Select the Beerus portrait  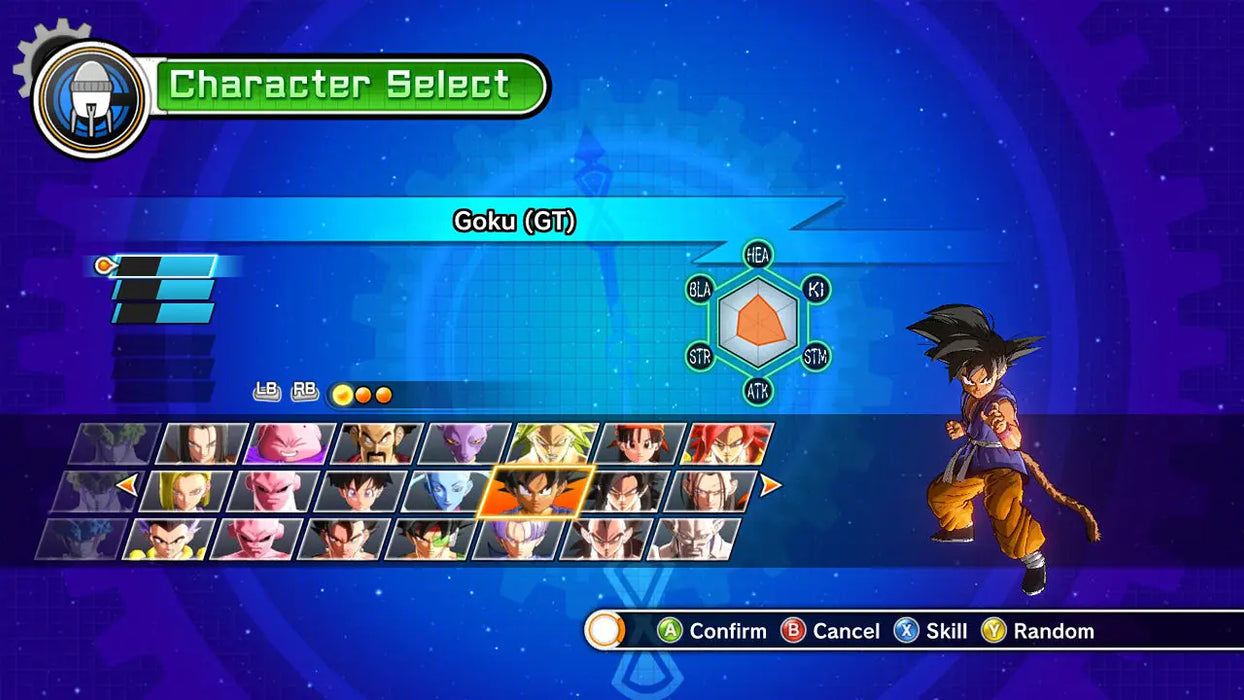pos(465,444)
